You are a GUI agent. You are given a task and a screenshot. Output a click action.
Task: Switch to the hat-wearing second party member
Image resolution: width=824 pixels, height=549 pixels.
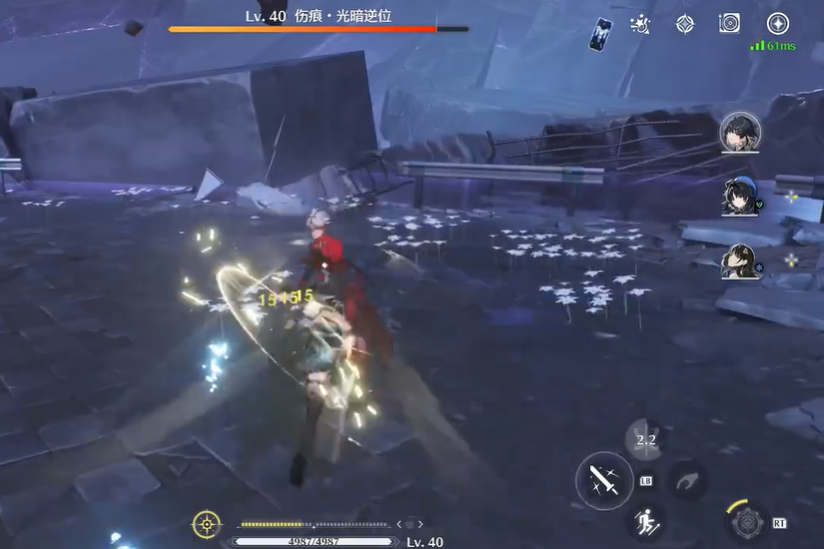[x=739, y=197]
